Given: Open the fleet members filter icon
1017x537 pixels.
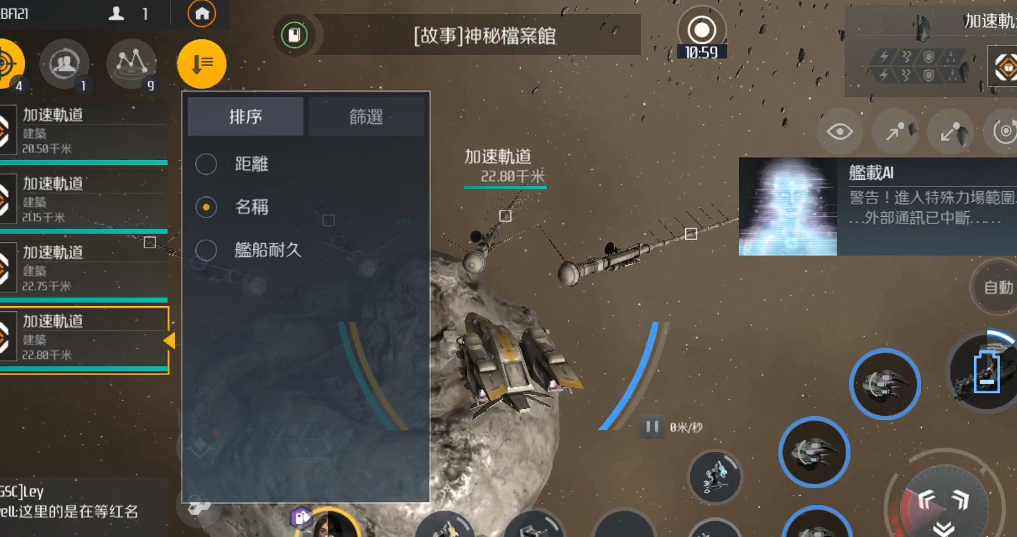Looking at the screenshot, I should (64, 63).
